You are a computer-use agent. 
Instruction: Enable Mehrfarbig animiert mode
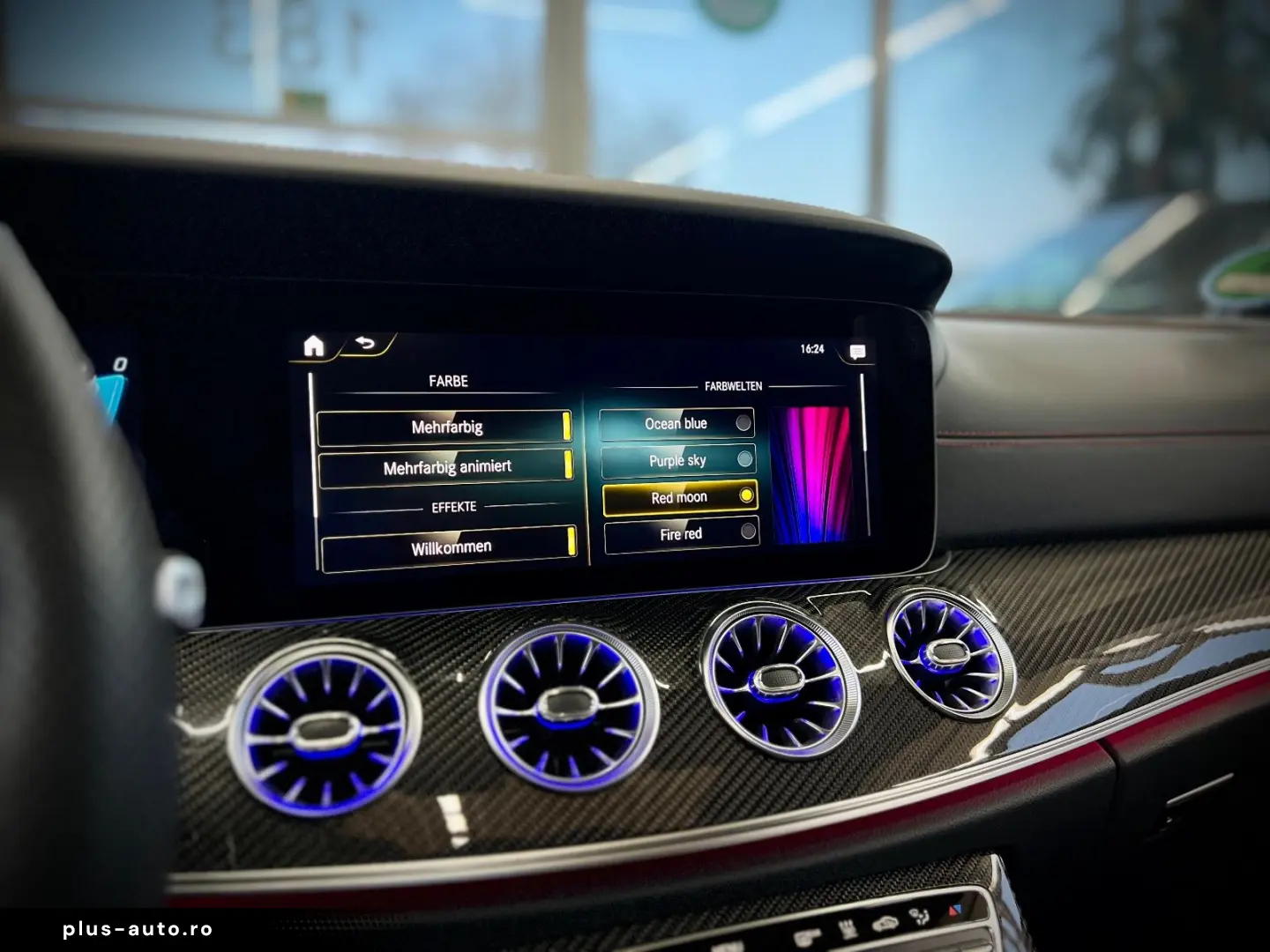tap(447, 466)
